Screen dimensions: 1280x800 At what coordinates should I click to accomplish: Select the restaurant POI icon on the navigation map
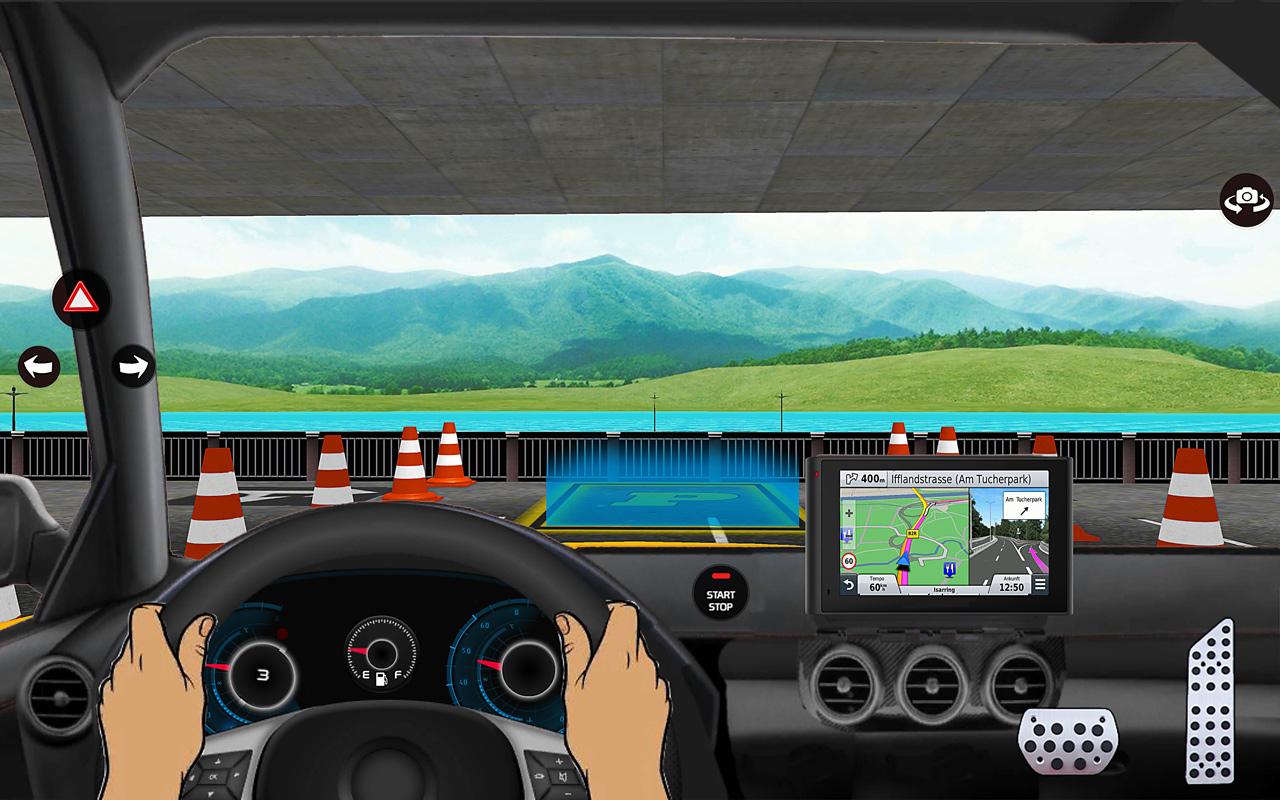coord(949,568)
